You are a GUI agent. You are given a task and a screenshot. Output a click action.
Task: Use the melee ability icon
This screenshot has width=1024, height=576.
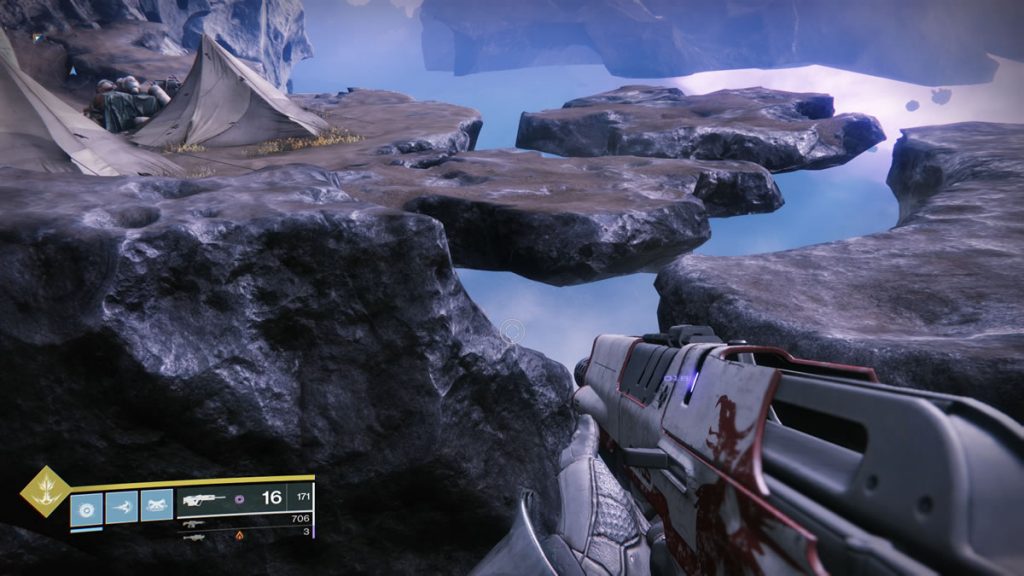tap(122, 505)
